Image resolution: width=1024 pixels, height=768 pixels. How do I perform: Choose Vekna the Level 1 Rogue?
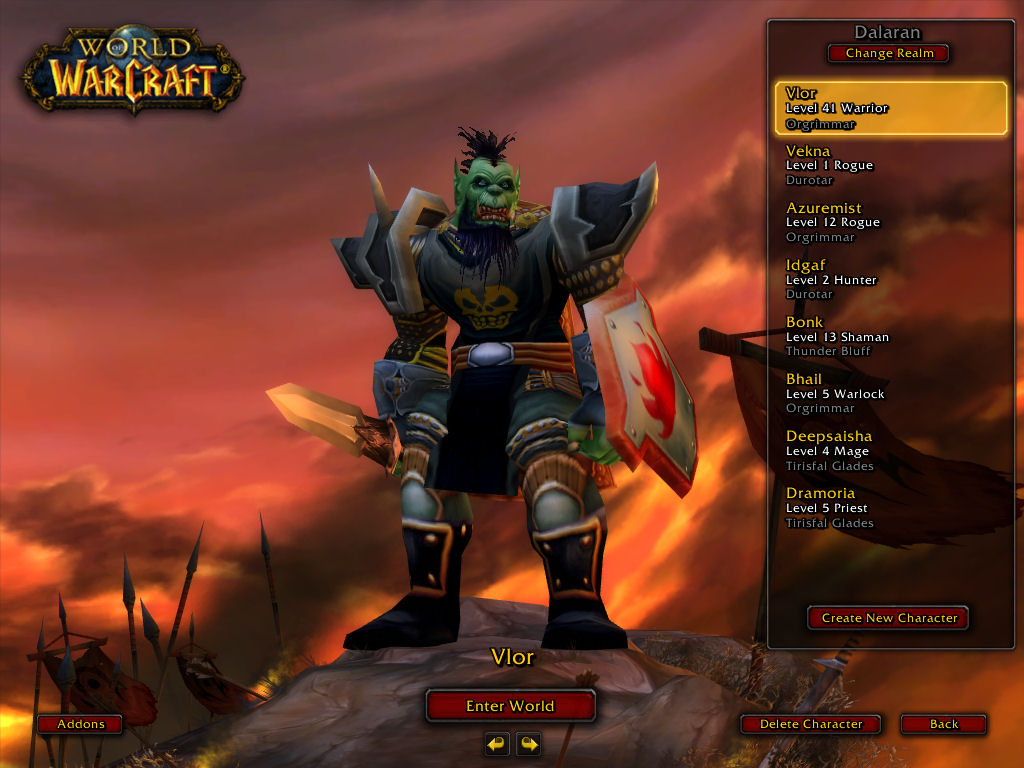pos(890,165)
